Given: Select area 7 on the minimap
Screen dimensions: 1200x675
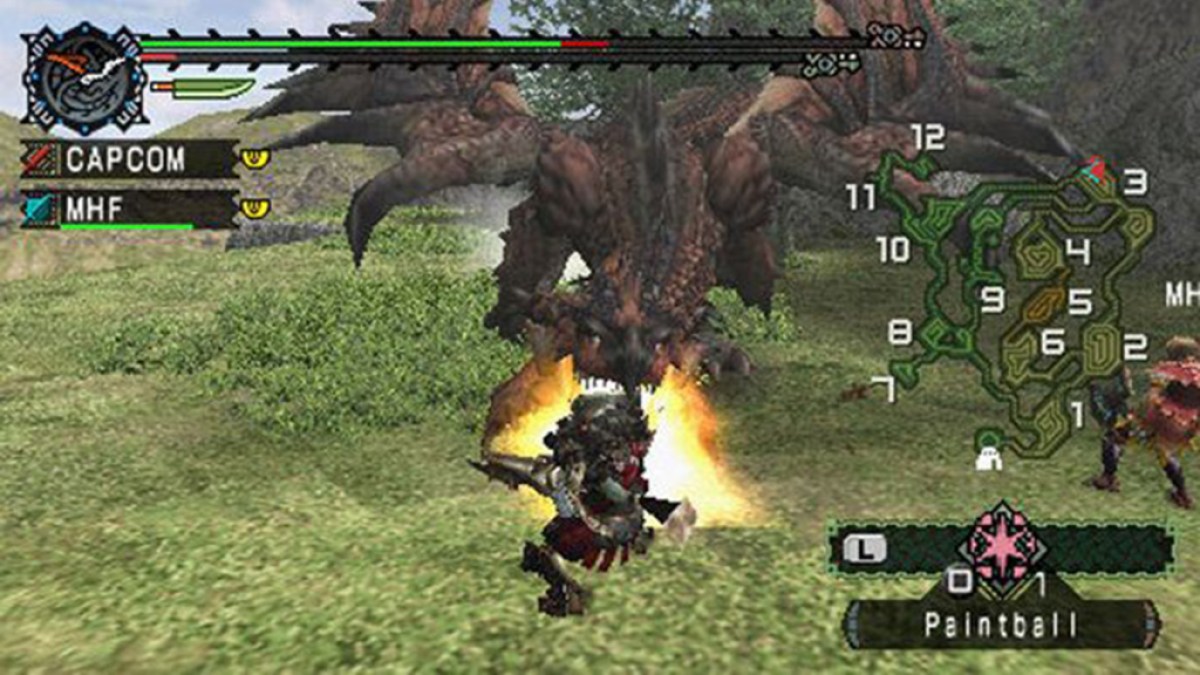Looking at the screenshot, I should 882,389.
